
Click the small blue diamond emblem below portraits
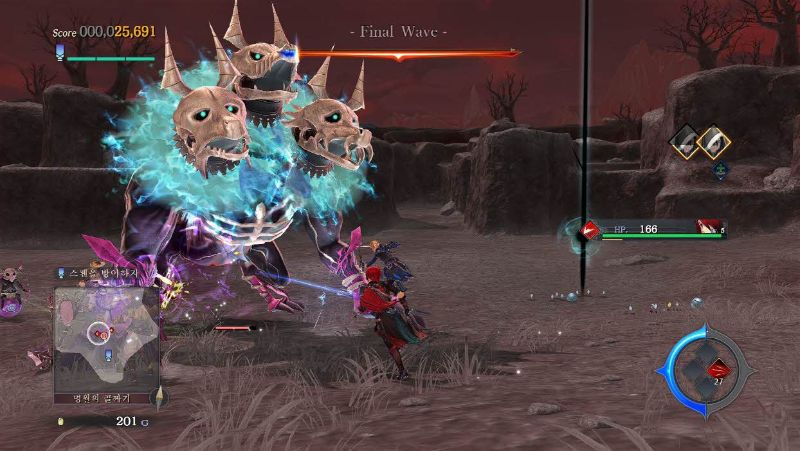coord(720,170)
